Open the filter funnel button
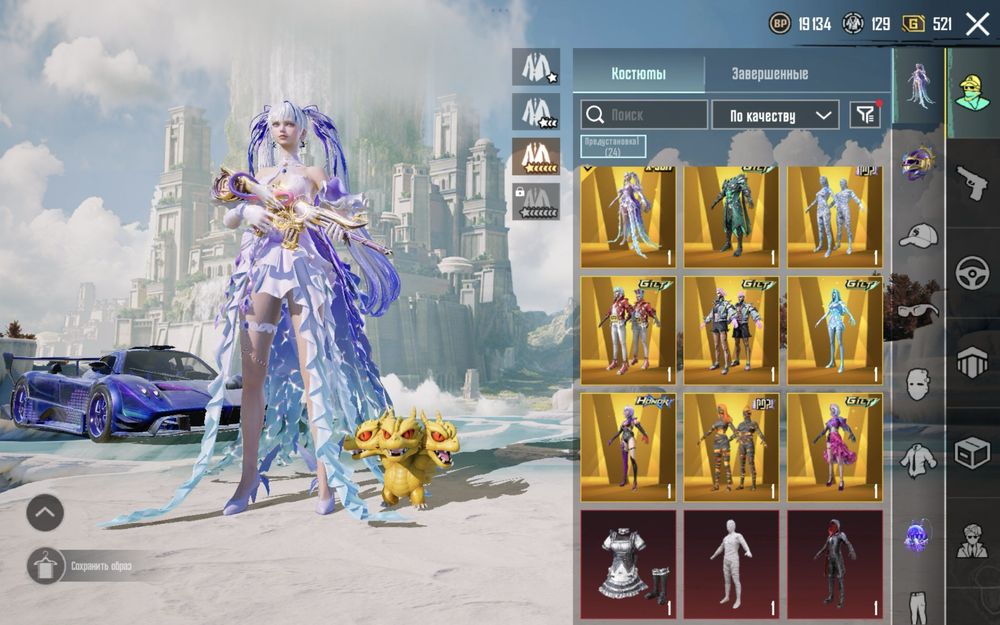Screen dimensions: 1000x625 [864, 115]
